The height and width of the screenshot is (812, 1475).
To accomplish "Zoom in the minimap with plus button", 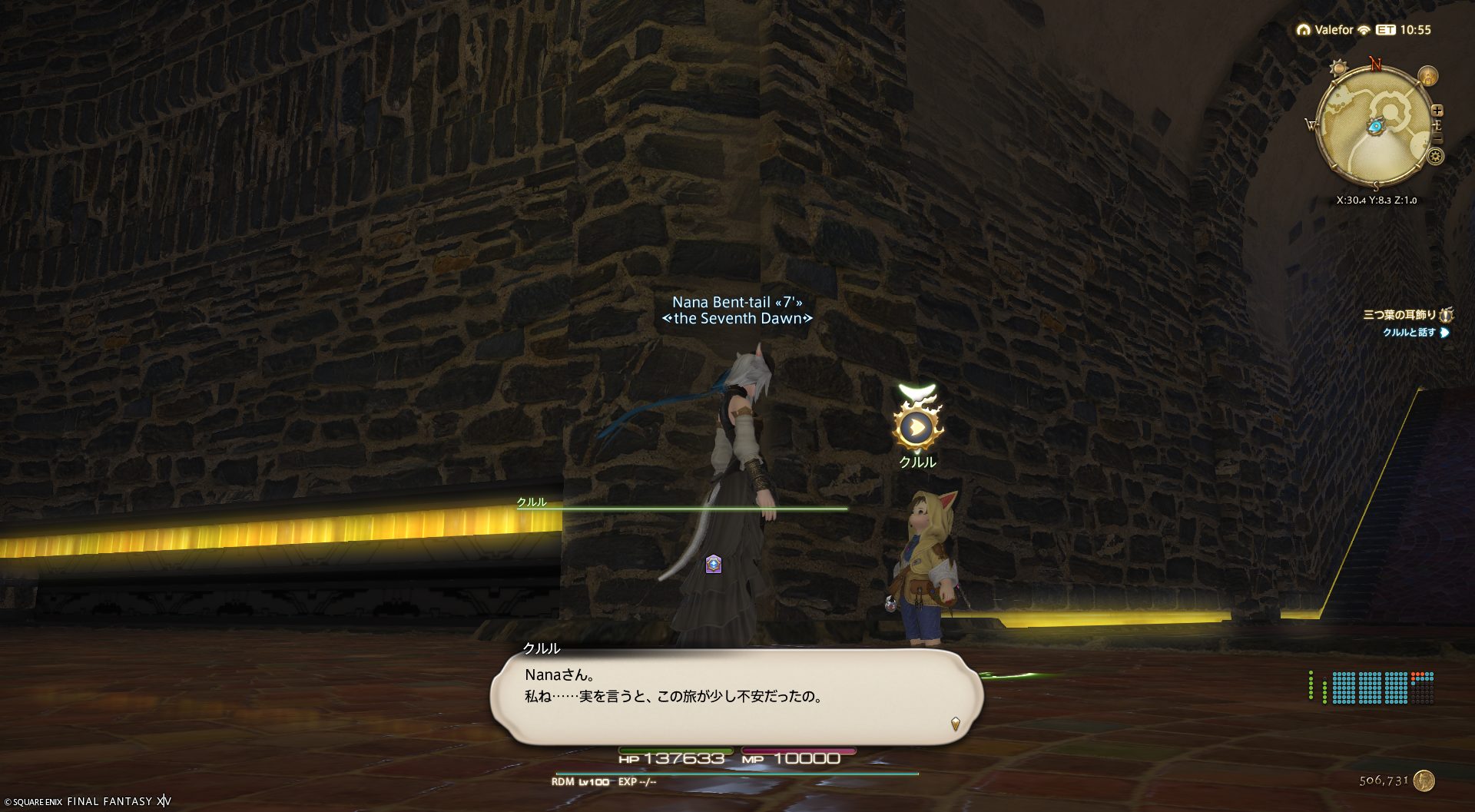I will pyautogui.click(x=1437, y=111).
